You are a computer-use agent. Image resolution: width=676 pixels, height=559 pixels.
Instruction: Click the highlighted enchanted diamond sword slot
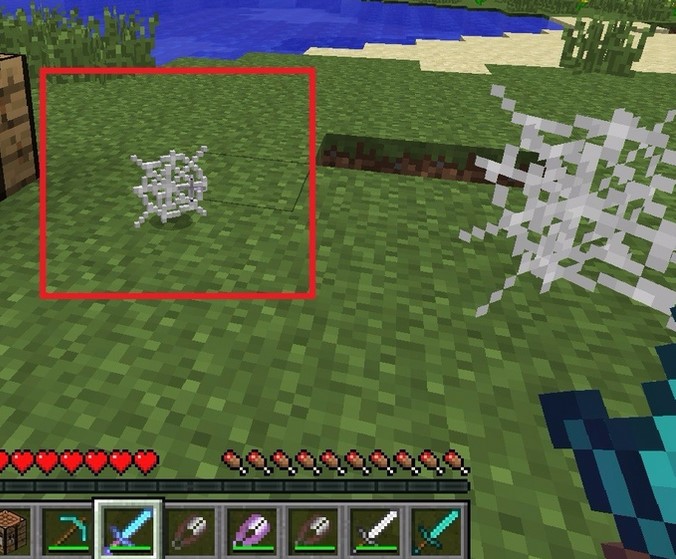click(x=128, y=528)
